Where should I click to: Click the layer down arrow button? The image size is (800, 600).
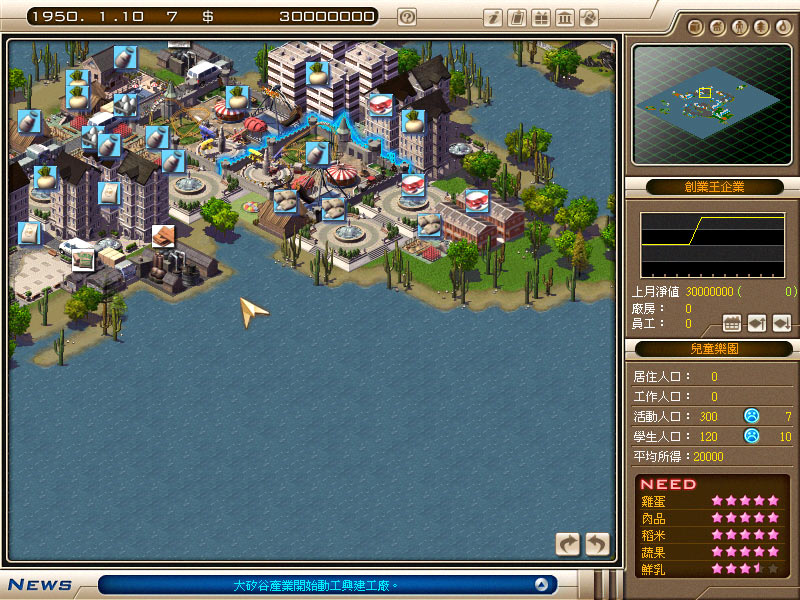coord(781,323)
